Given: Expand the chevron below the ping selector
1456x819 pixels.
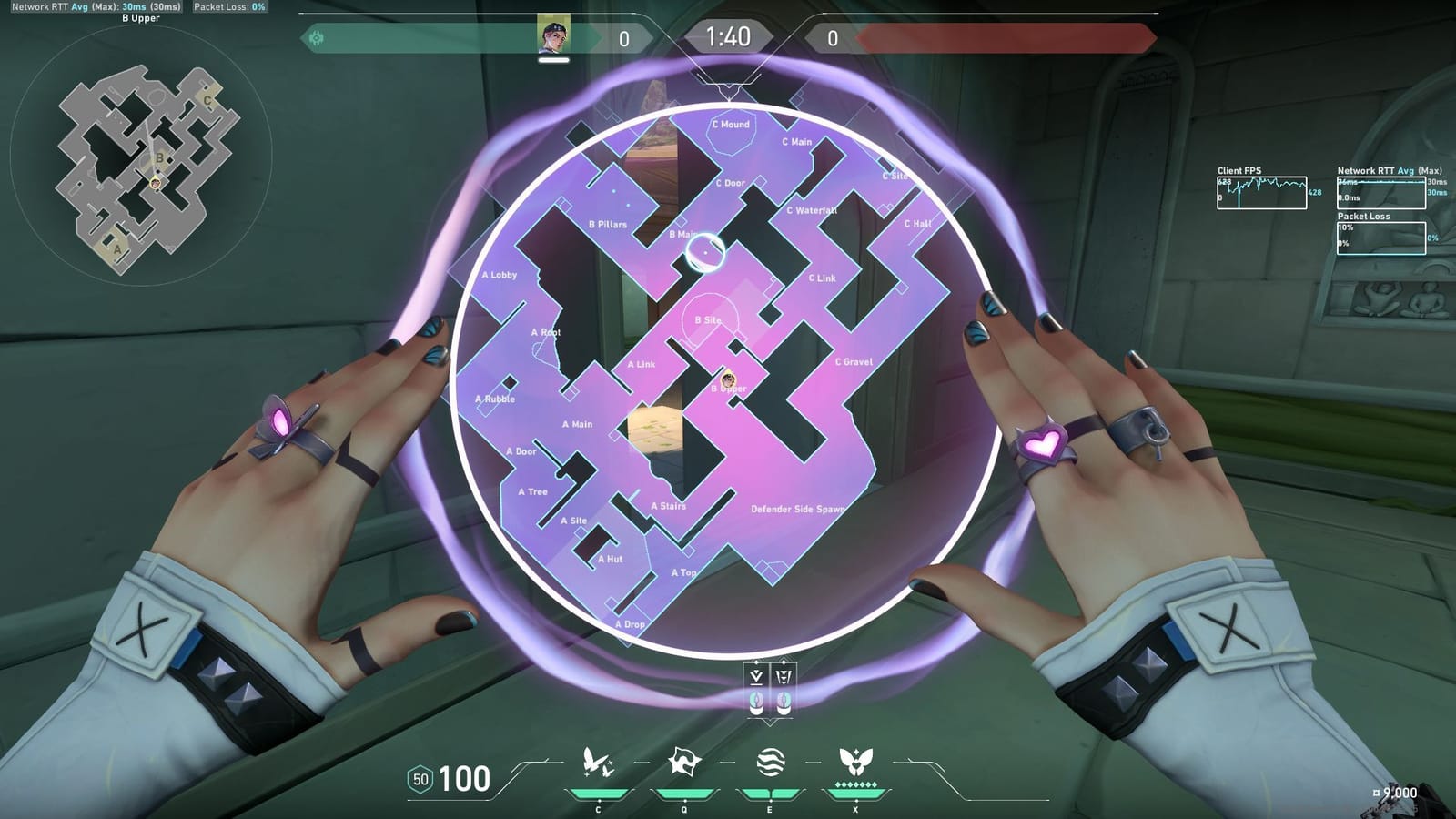Looking at the screenshot, I should (770, 722).
